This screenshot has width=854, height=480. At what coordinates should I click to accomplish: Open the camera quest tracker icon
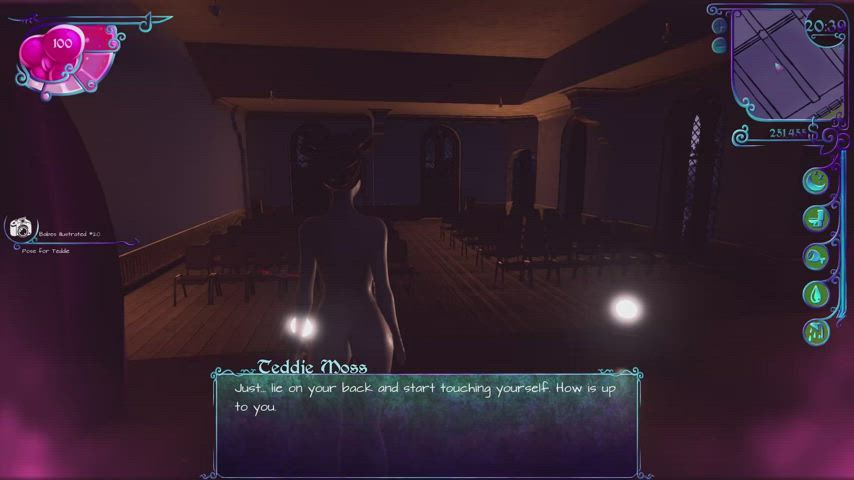pyautogui.click(x=21, y=229)
